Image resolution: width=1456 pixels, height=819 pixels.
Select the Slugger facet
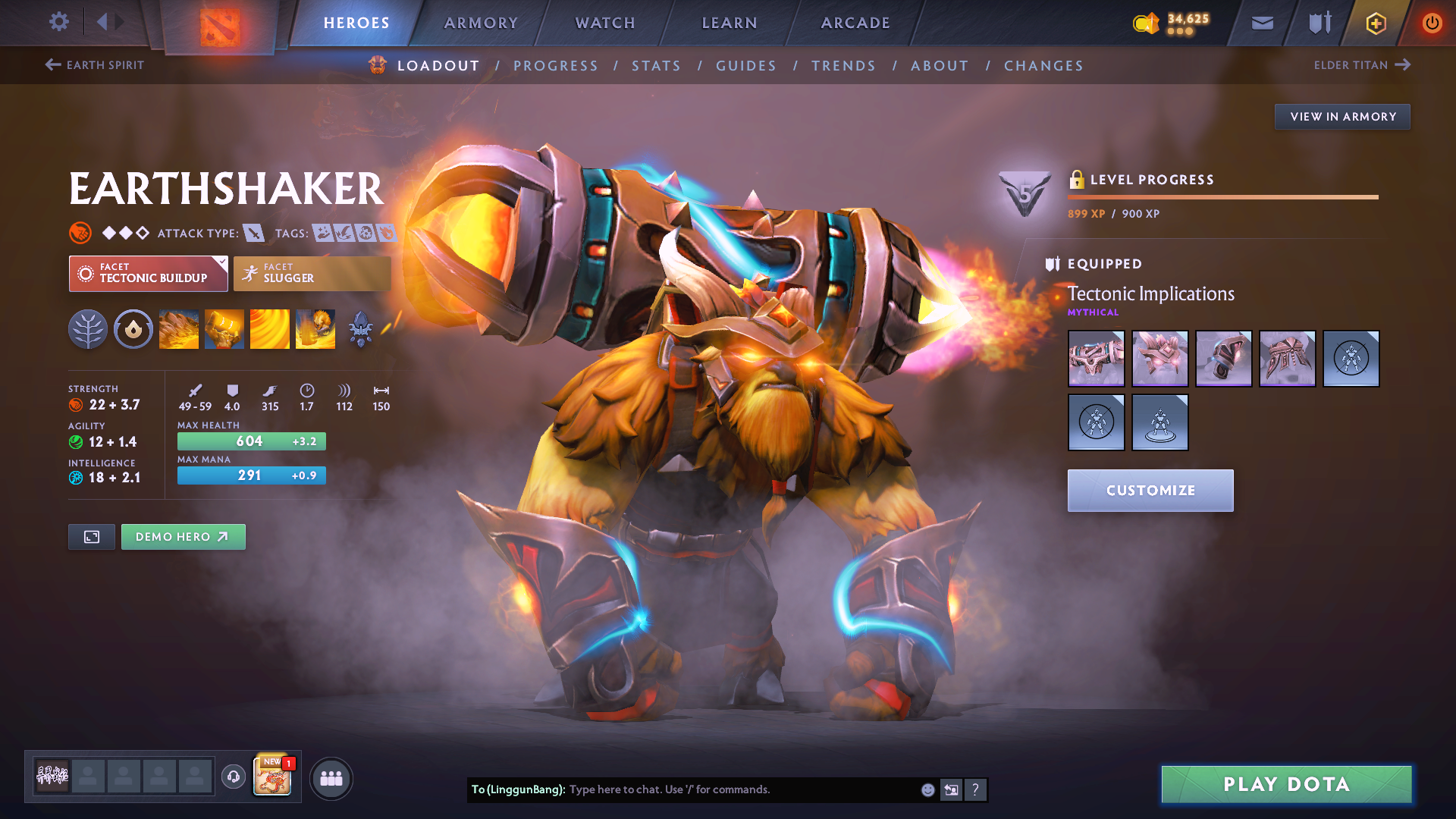click(x=312, y=273)
